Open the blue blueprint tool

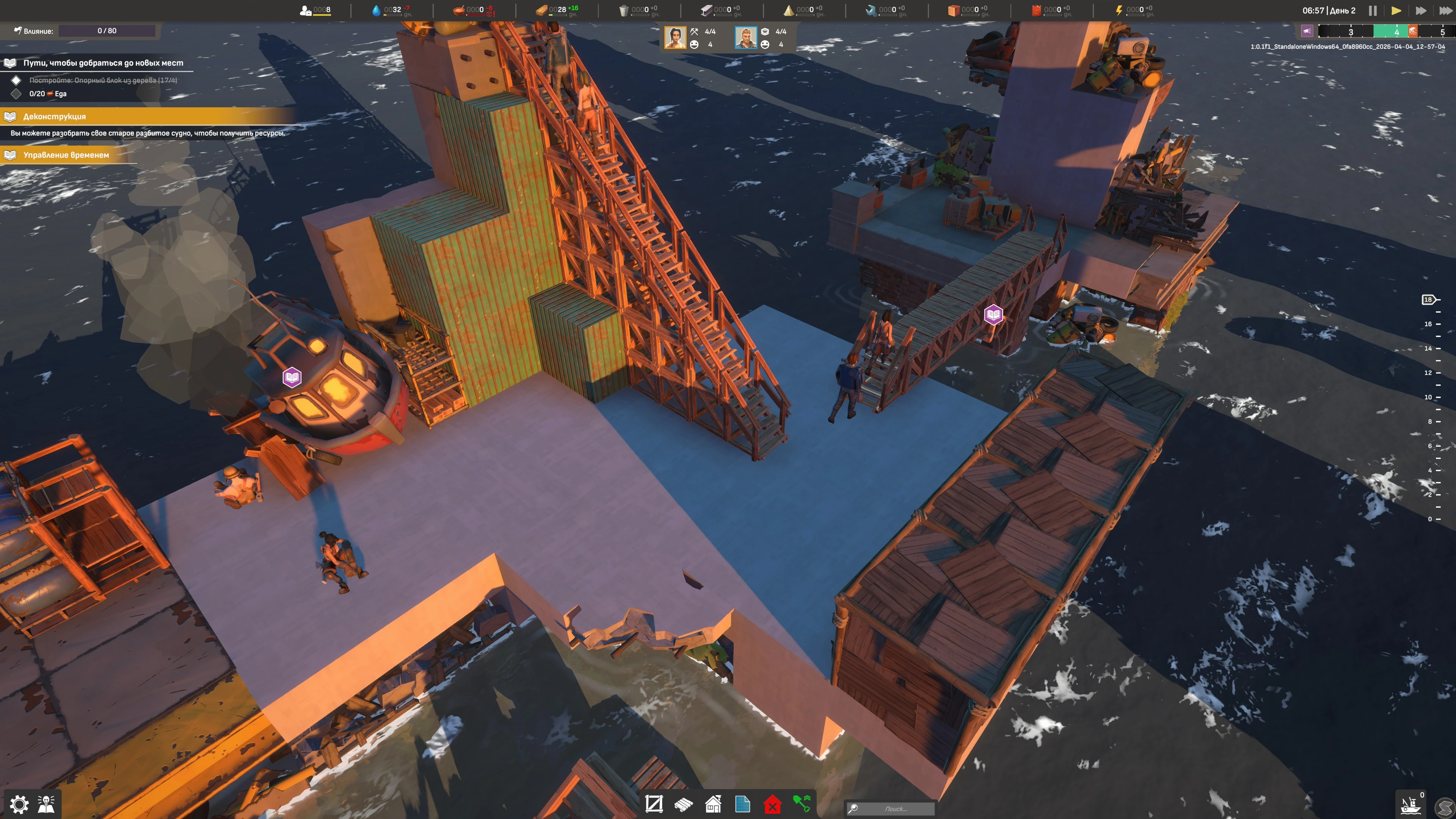pos(743,803)
